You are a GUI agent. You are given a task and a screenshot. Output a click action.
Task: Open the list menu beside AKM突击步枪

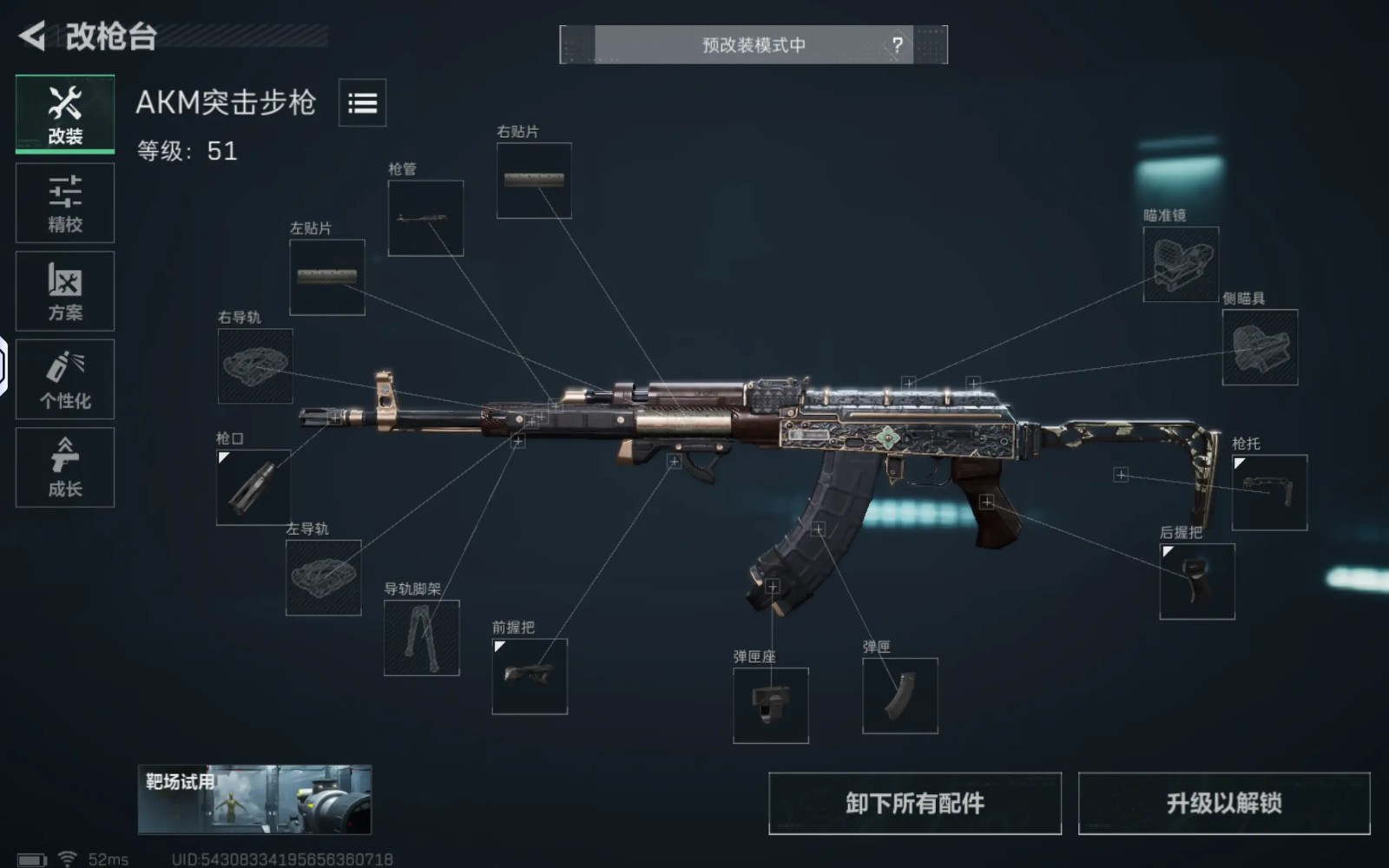(362, 103)
